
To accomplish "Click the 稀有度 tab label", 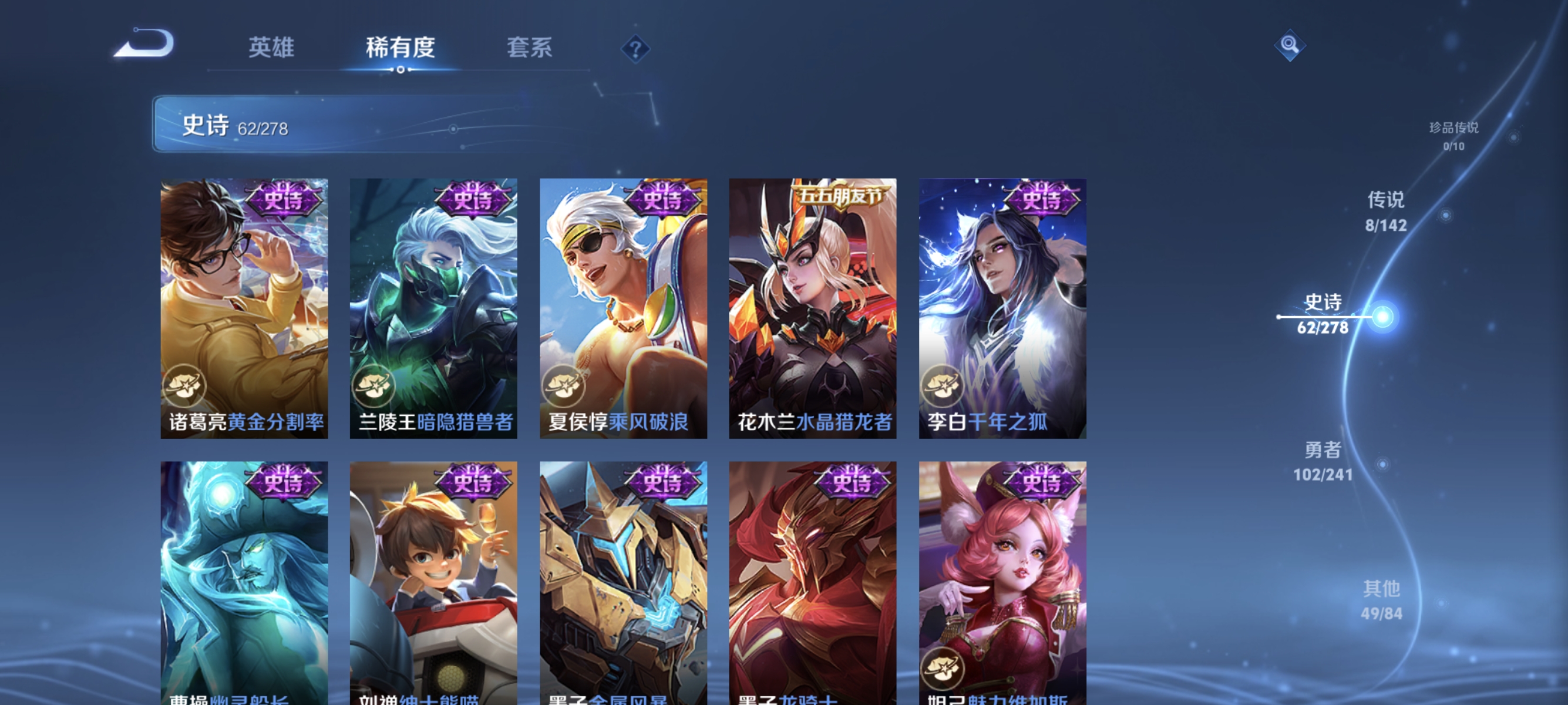I will pos(401,48).
